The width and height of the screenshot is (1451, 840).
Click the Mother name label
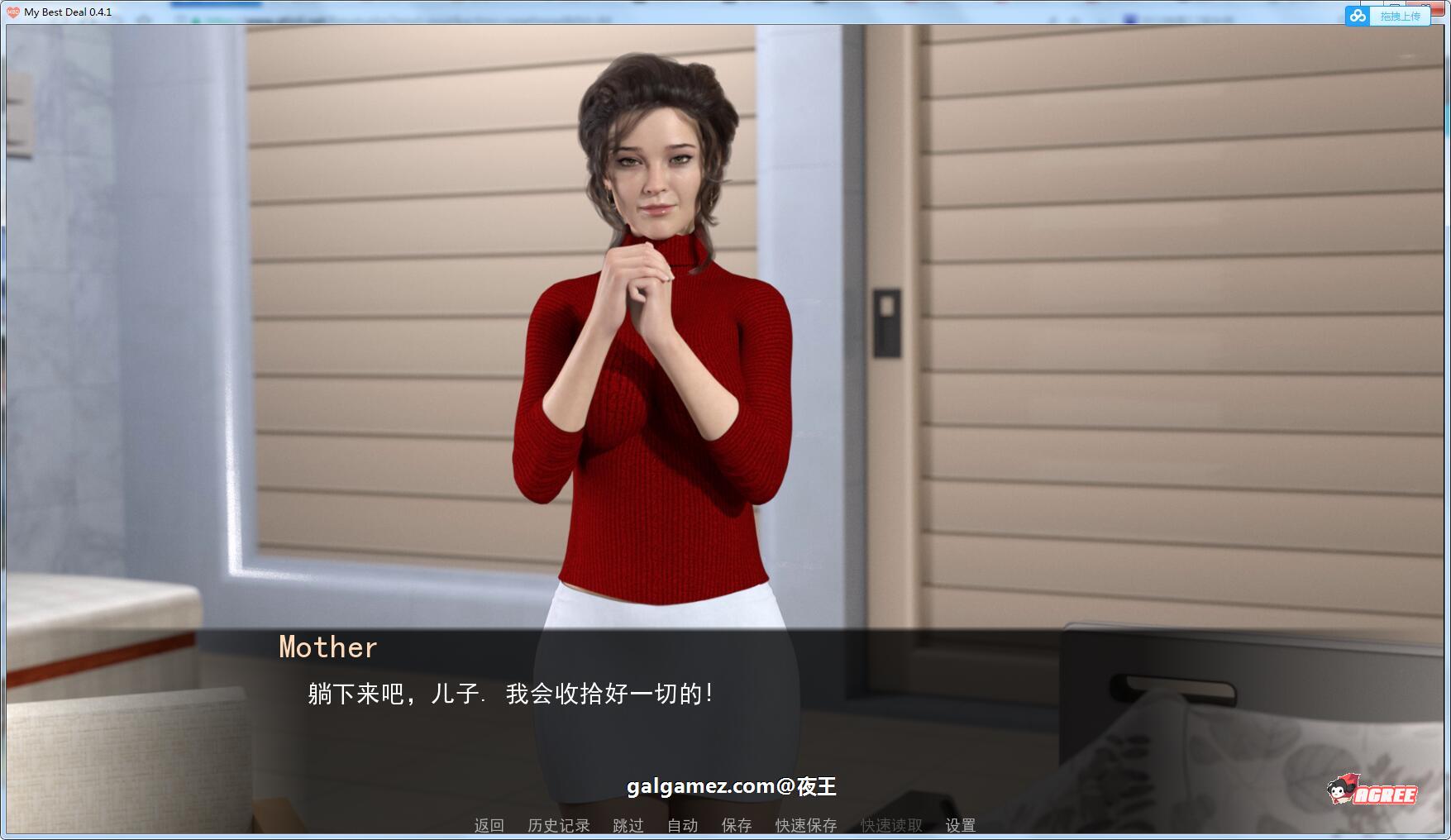[327, 647]
